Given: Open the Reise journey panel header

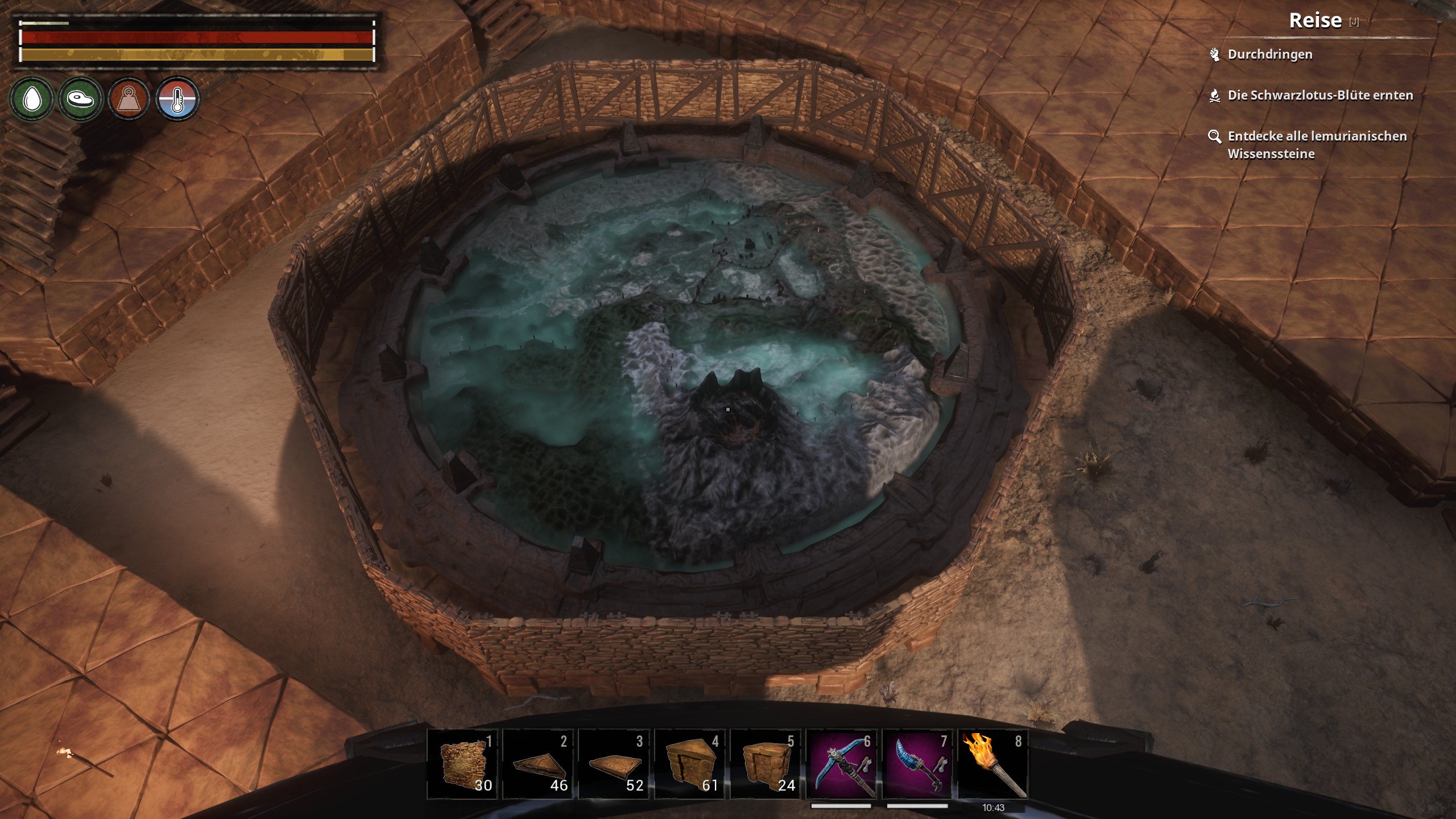Looking at the screenshot, I should 1315,21.
